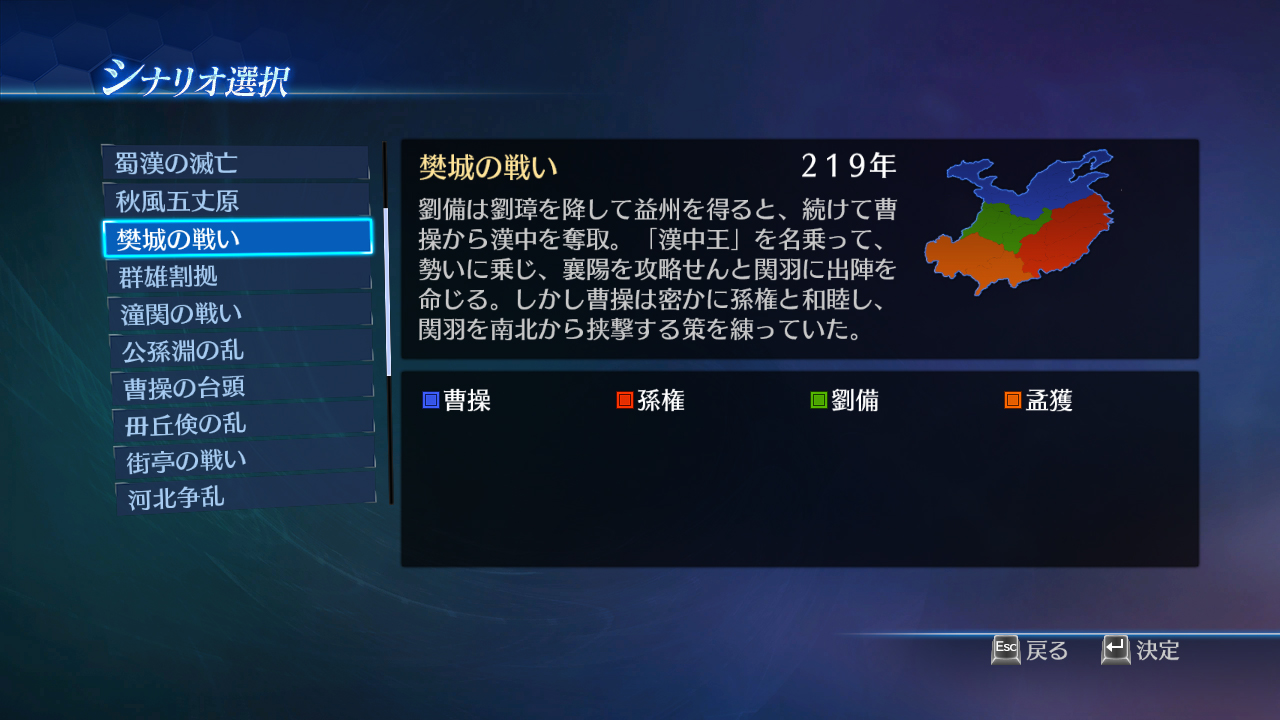Click the orange faction icon for 孟獲
Screen dimensions: 1280x720
click(x=1012, y=399)
